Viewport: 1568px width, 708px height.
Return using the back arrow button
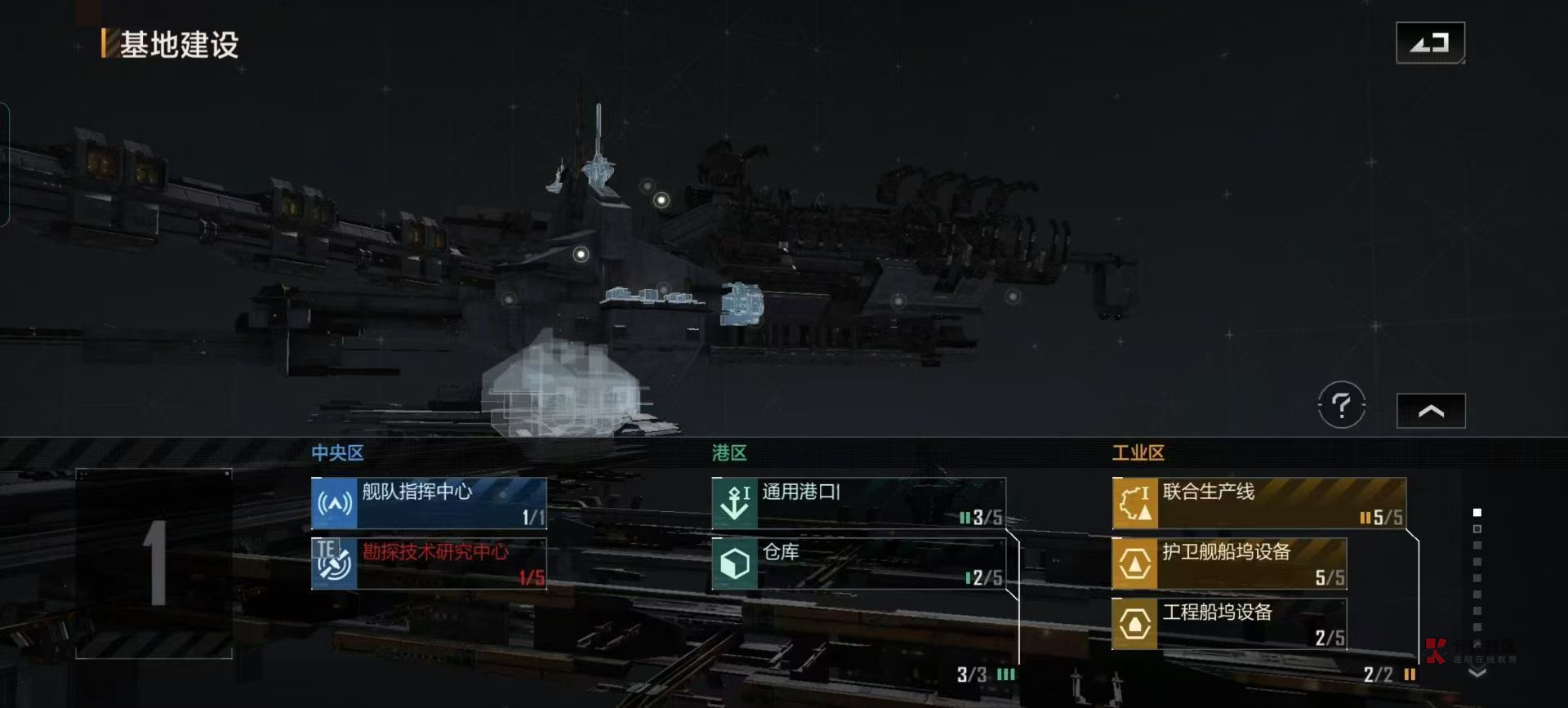click(x=1430, y=42)
